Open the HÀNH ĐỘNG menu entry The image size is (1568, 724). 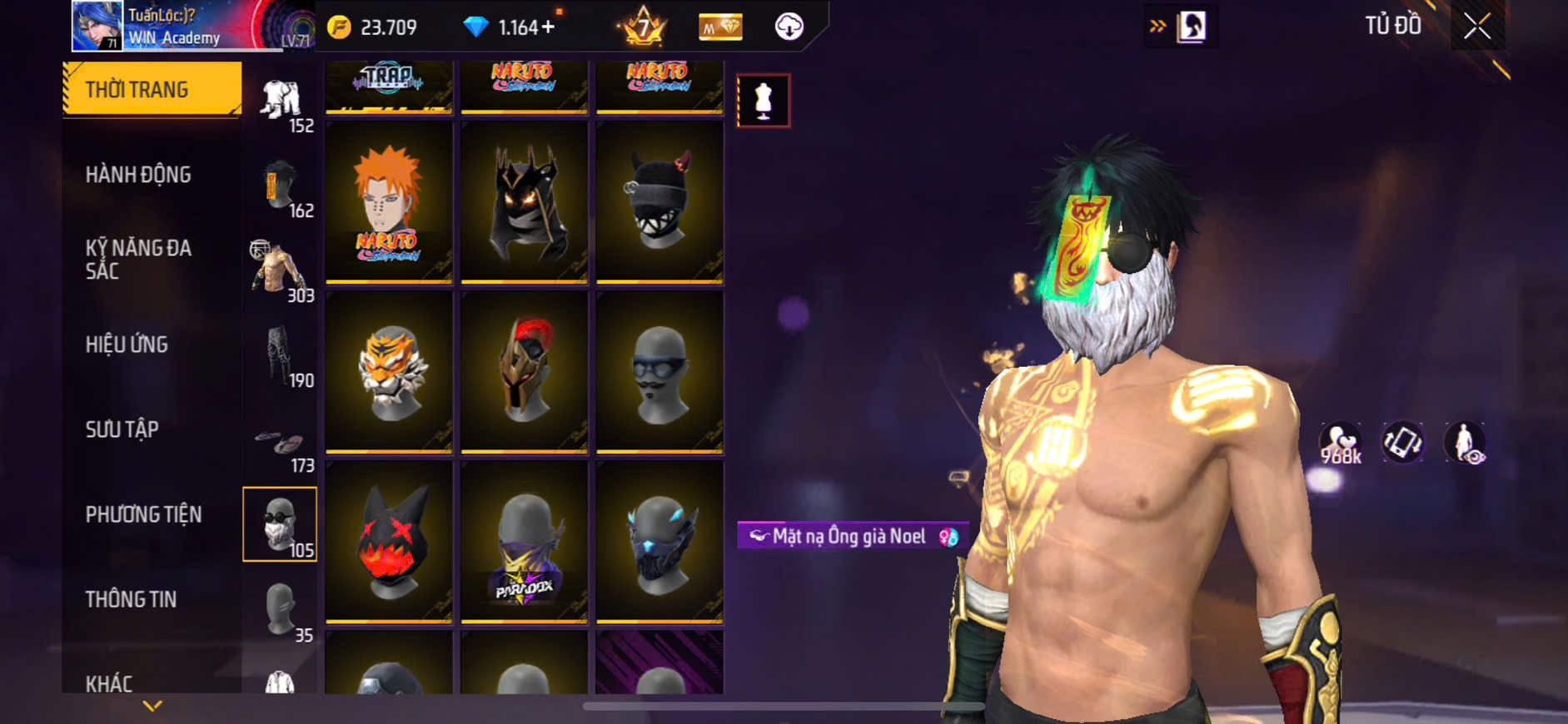coord(138,175)
